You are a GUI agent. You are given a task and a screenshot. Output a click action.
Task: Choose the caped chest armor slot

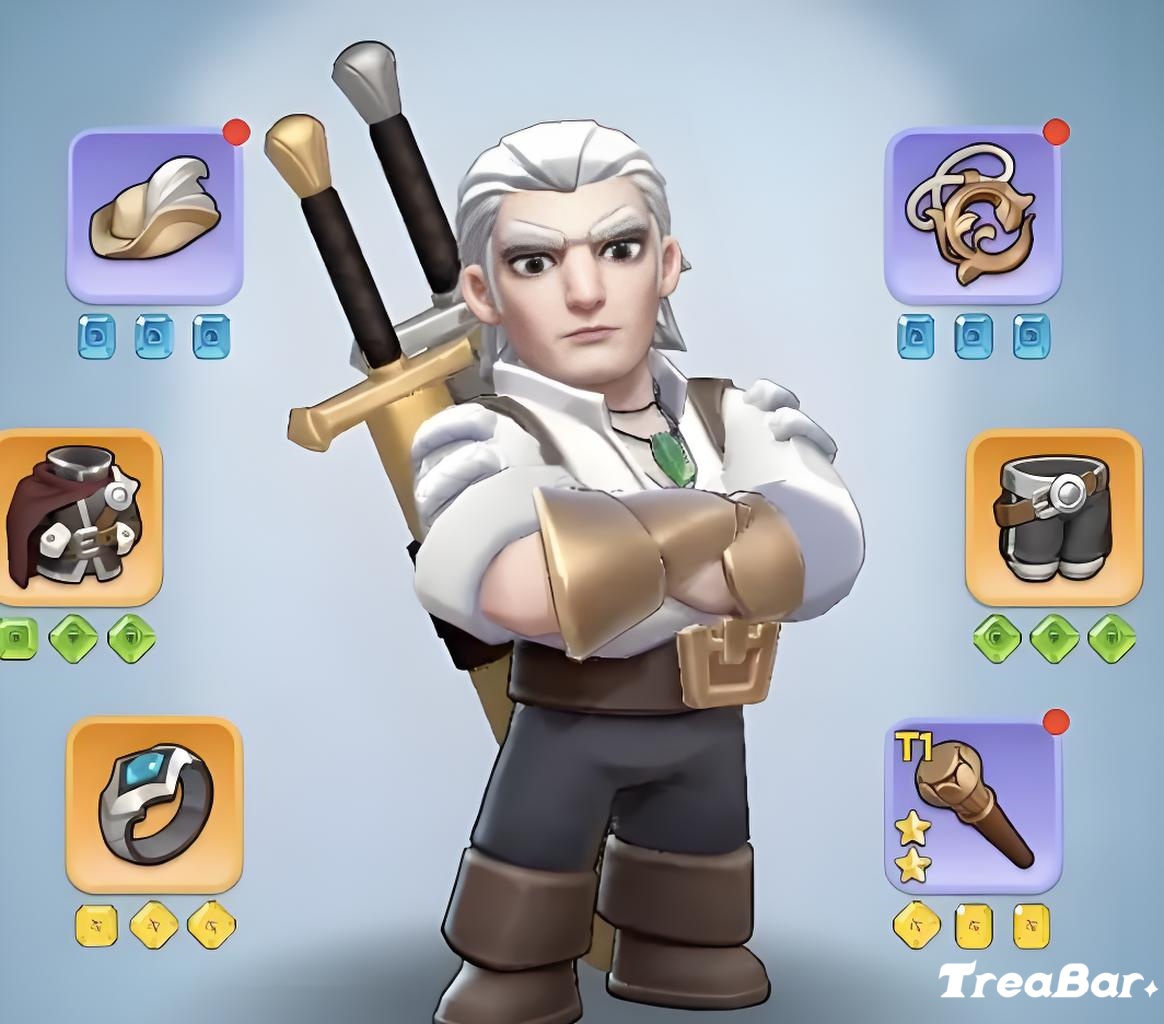[76, 518]
